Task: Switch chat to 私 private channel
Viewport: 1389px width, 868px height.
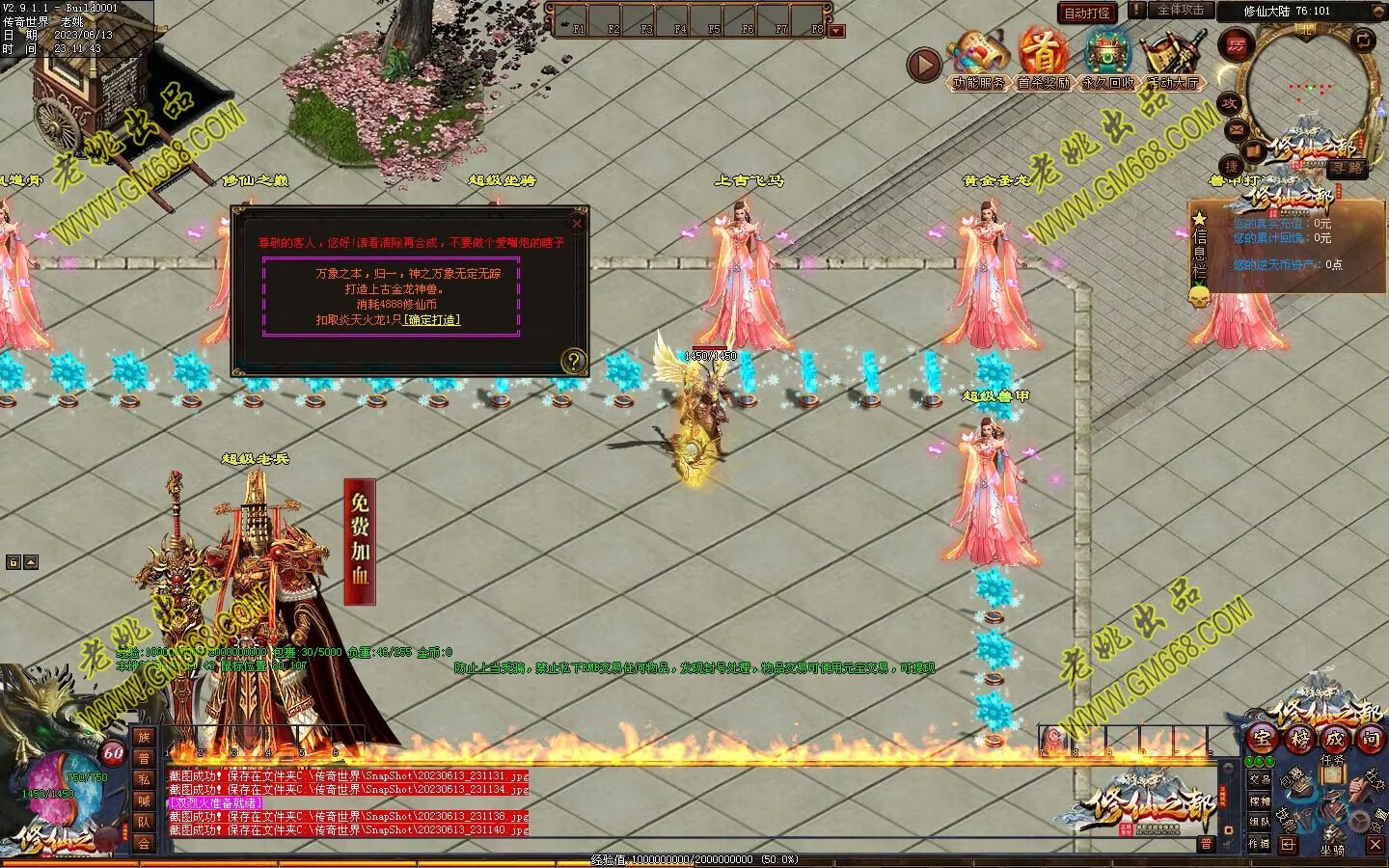Action: pos(144,779)
